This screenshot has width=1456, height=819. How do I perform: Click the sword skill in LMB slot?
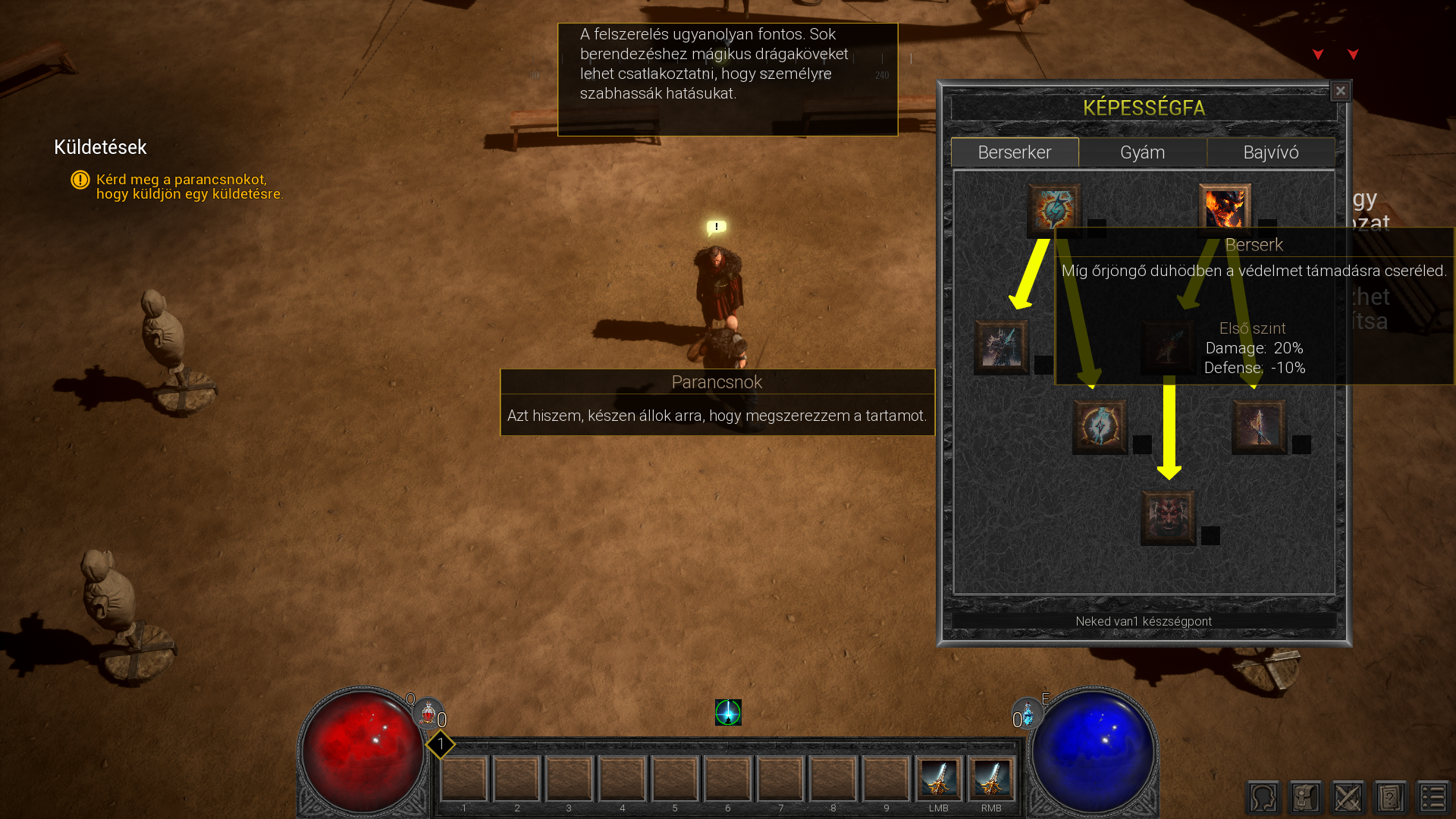[x=939, y=779]
